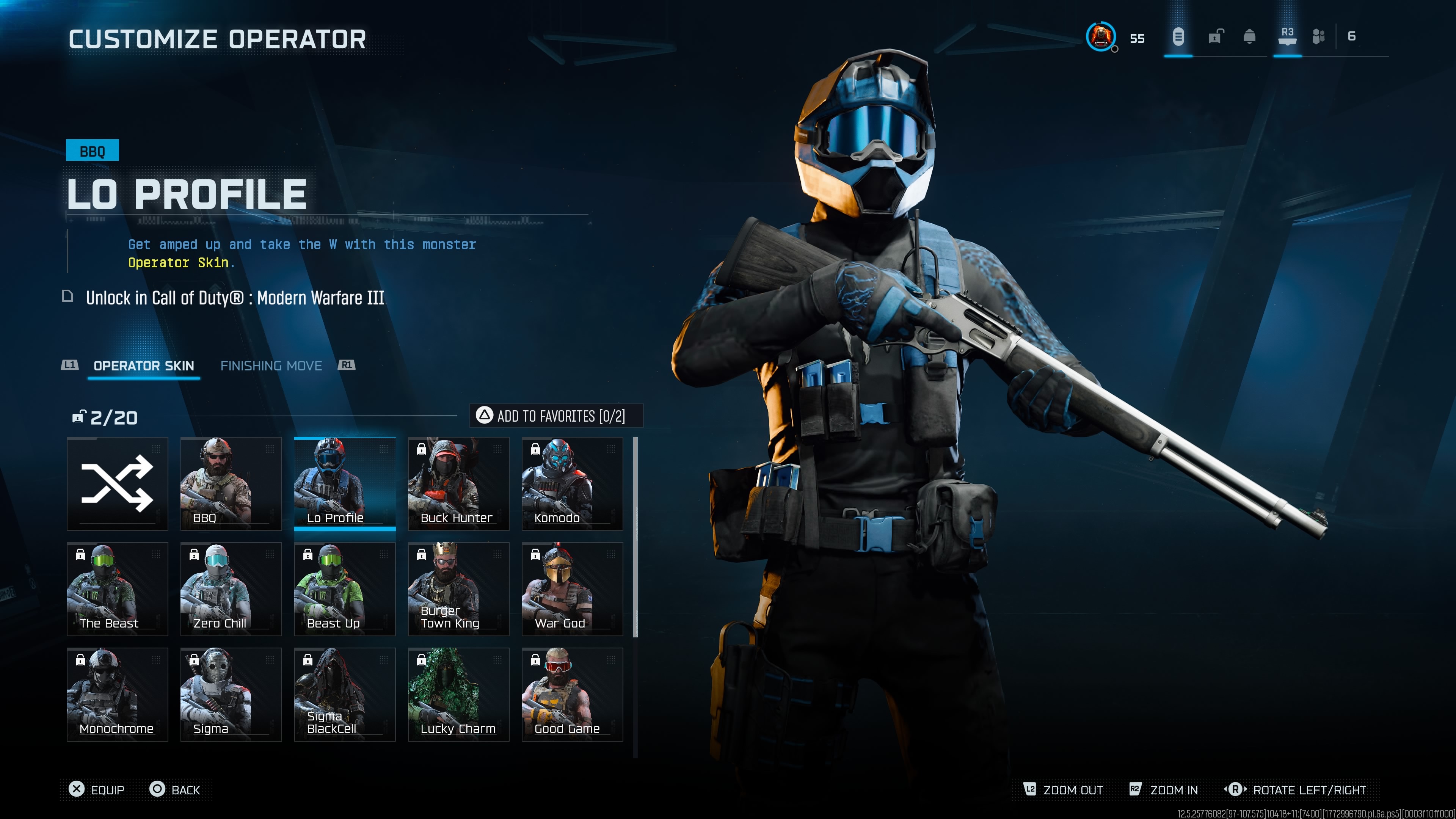Select the Good Game skin tile
Viewport: 1456px width, 819px height.
tap(572, 694)
